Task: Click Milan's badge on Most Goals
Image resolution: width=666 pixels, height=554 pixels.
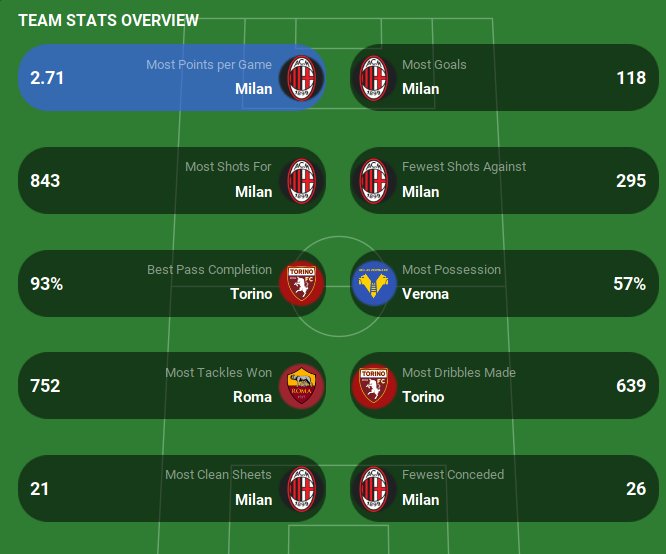Action: [375, 77]
